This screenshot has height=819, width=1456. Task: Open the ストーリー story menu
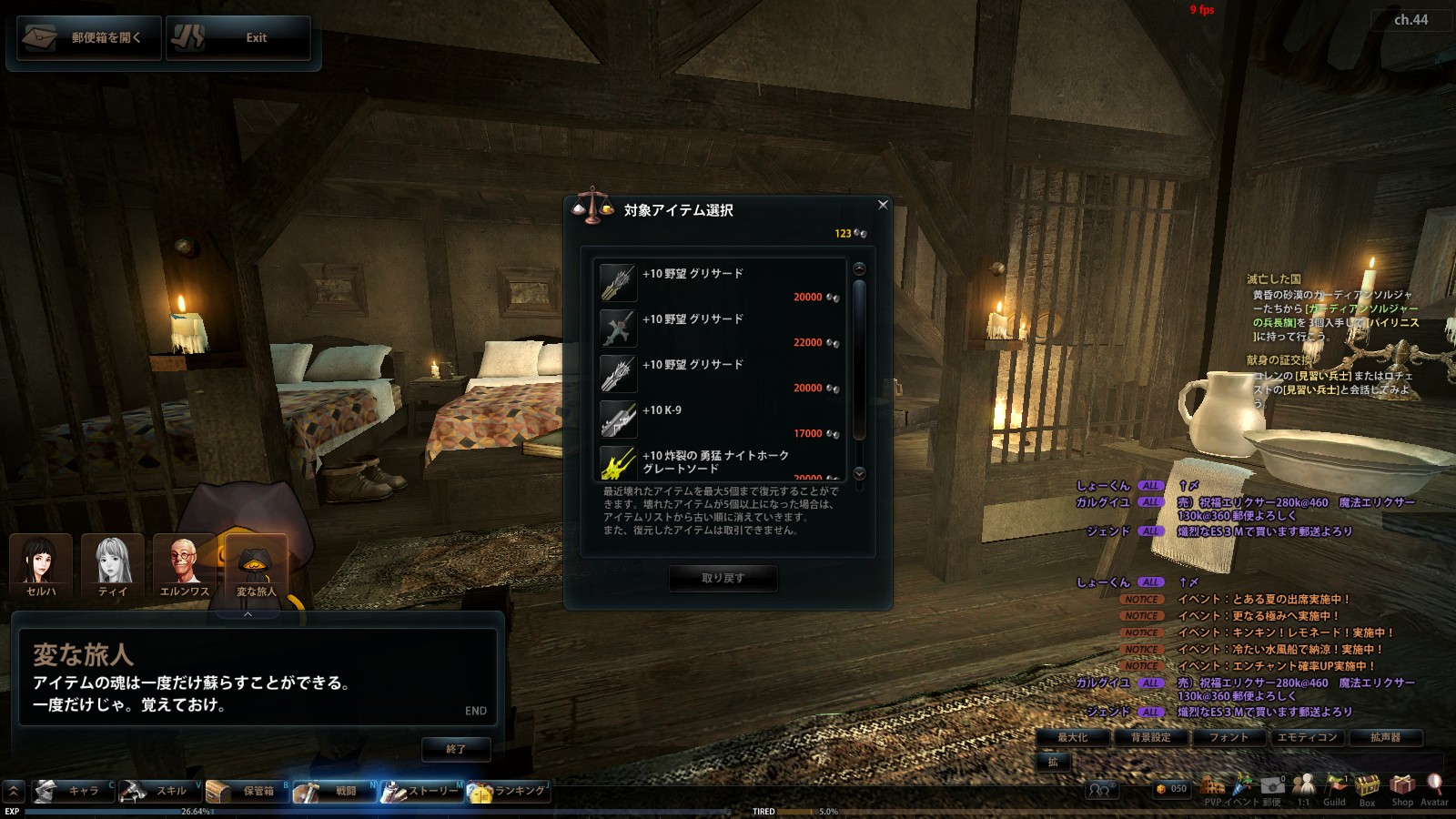tap(422, 791)
